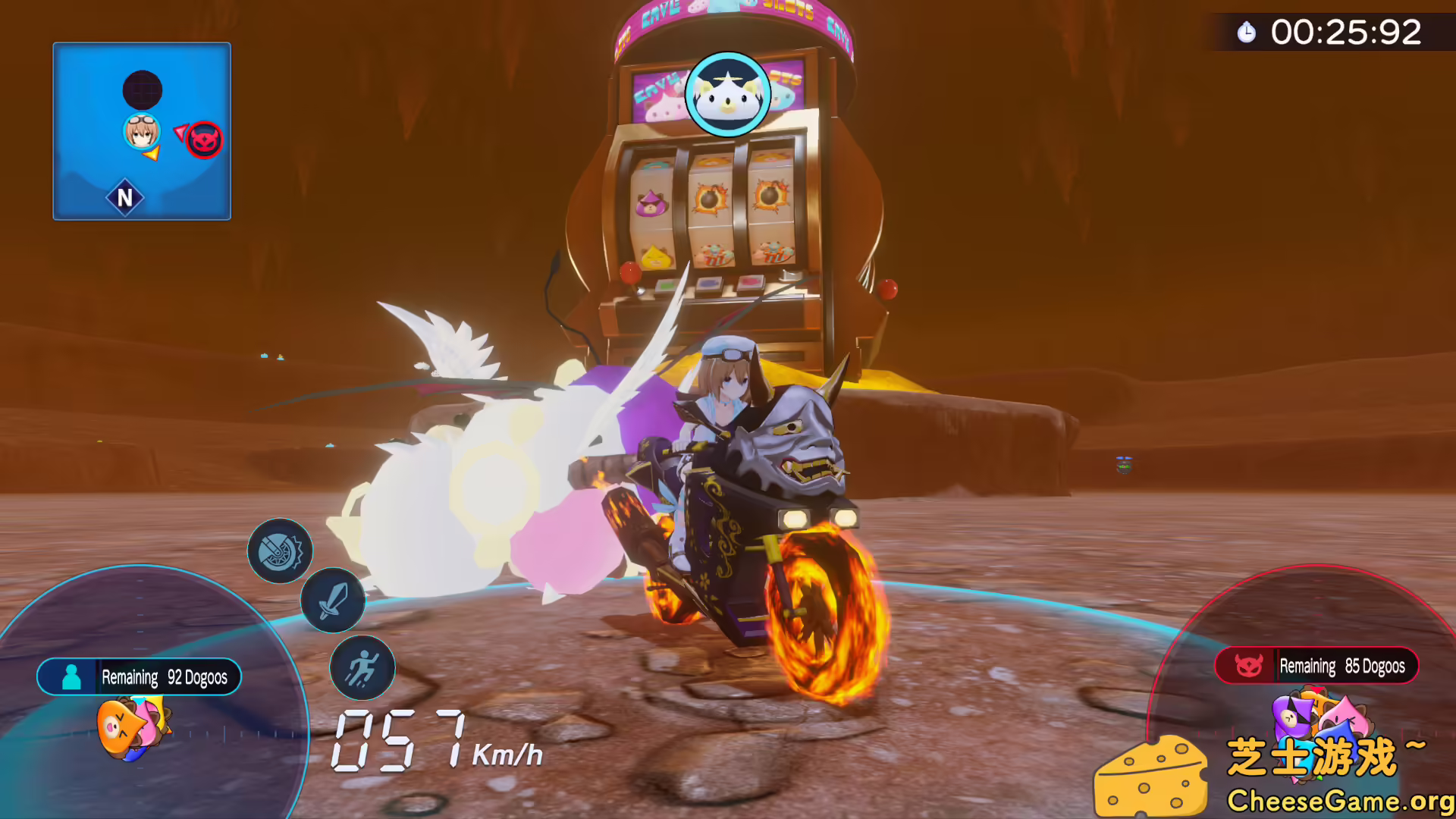This screenshot has height=819, width=1456.
Task: Click the Remaining 92 Dogoos counter tab
Action: (x=163, y=677)
